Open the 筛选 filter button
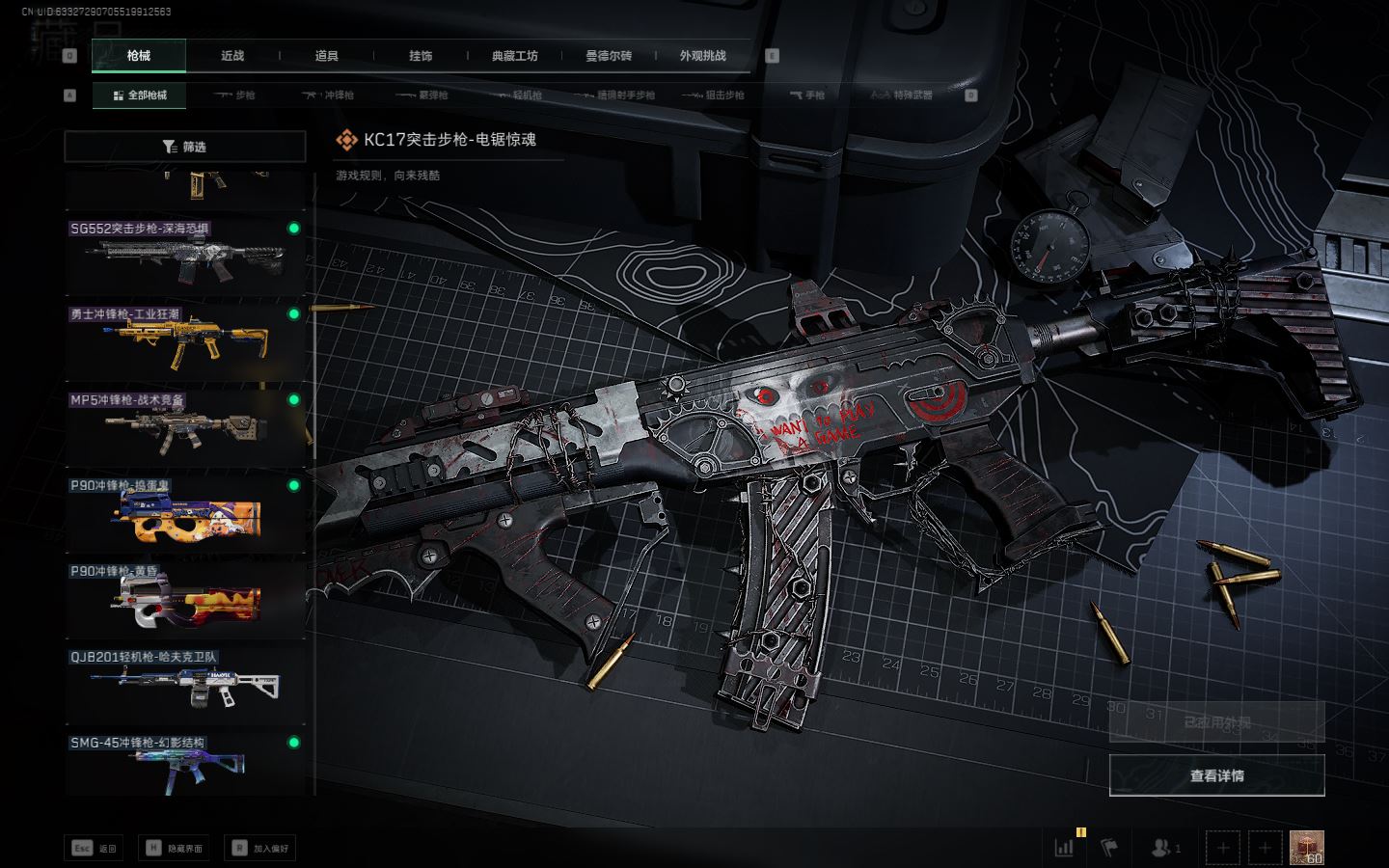This screenshot has width=1389, height=868. 185,147
